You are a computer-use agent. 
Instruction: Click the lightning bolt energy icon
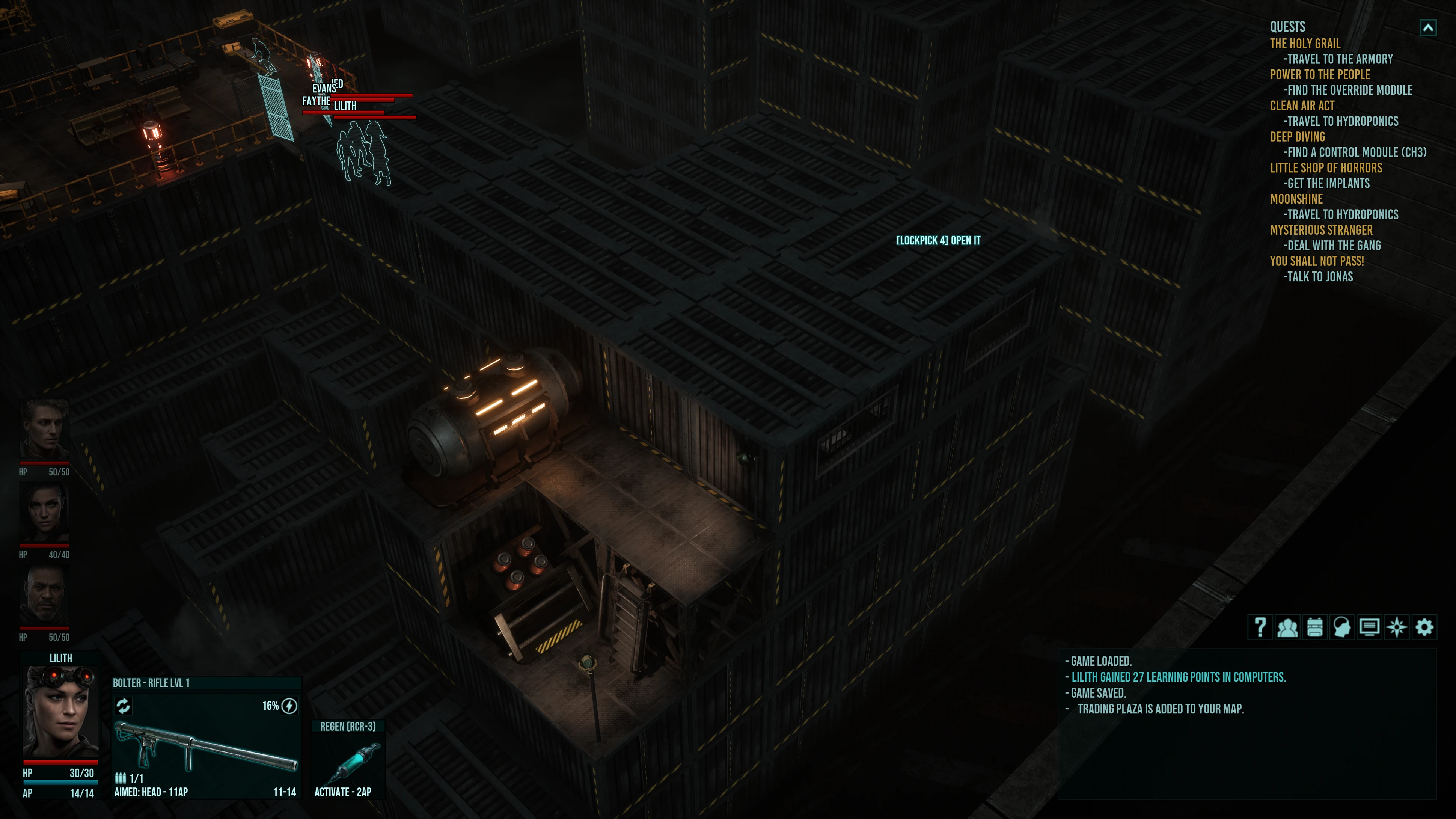289,706
